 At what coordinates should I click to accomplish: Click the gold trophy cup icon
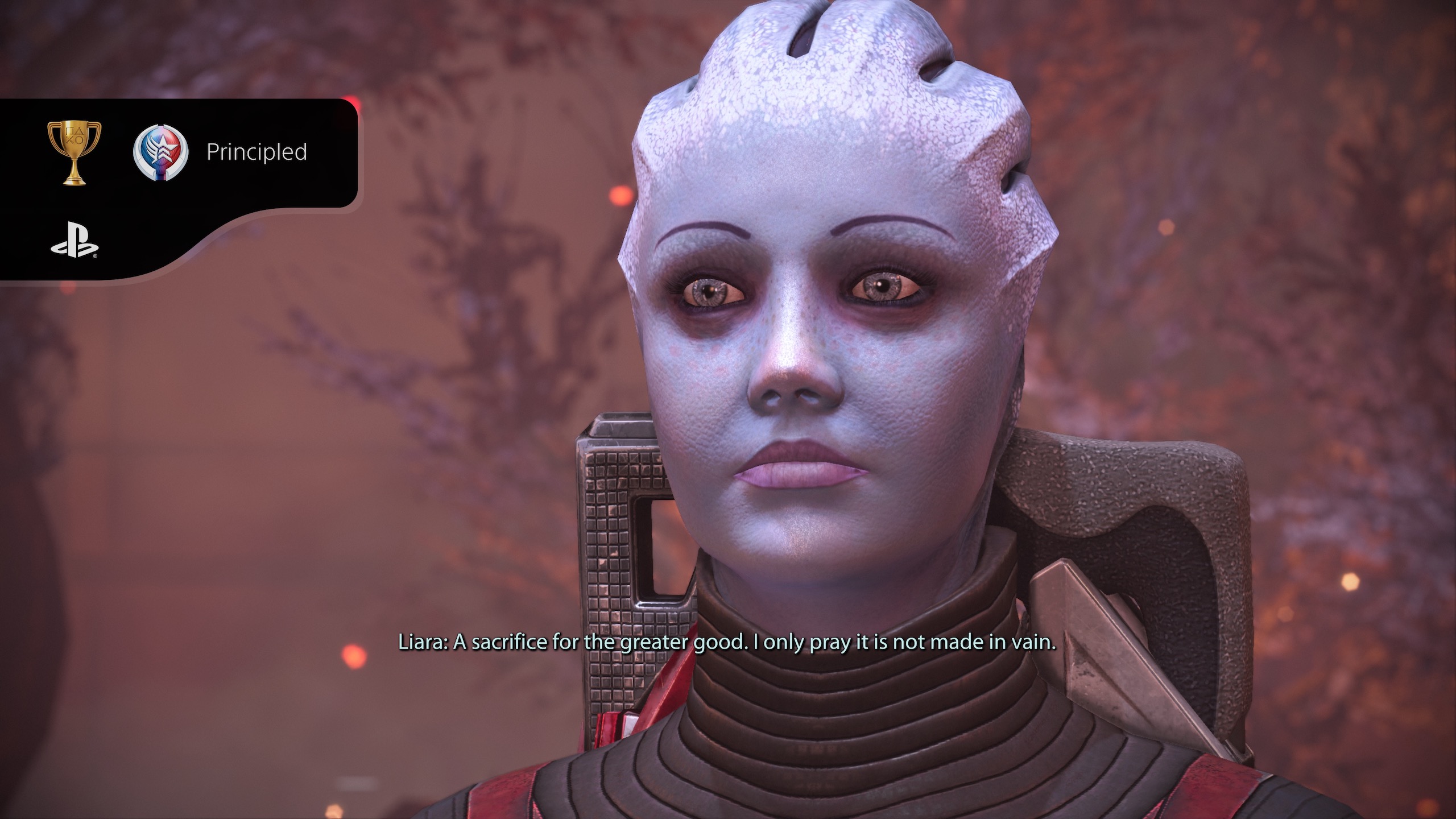tap(75, 152)
